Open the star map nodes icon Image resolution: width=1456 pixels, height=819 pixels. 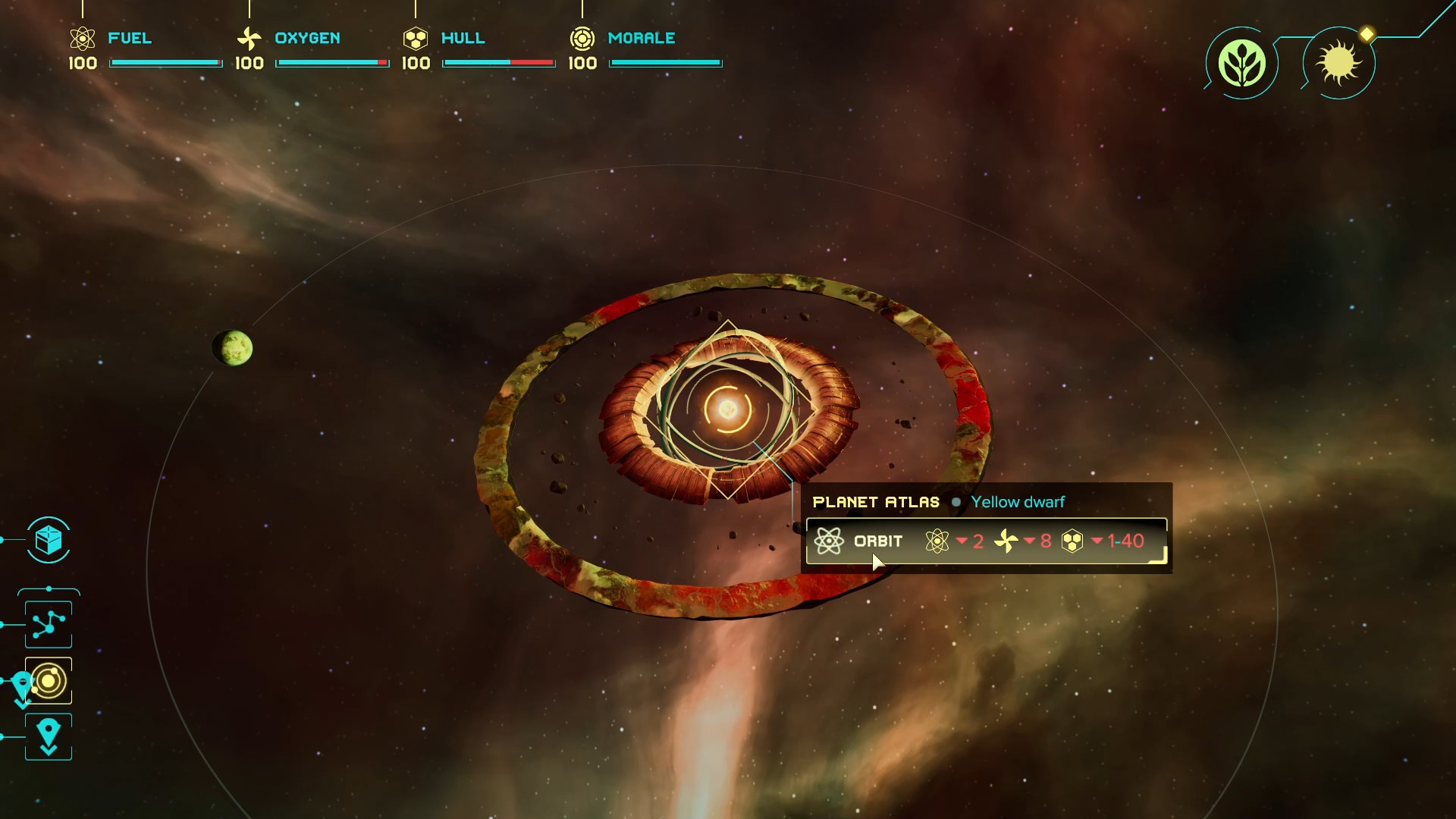pyautogui.click(x=49, y=625)
